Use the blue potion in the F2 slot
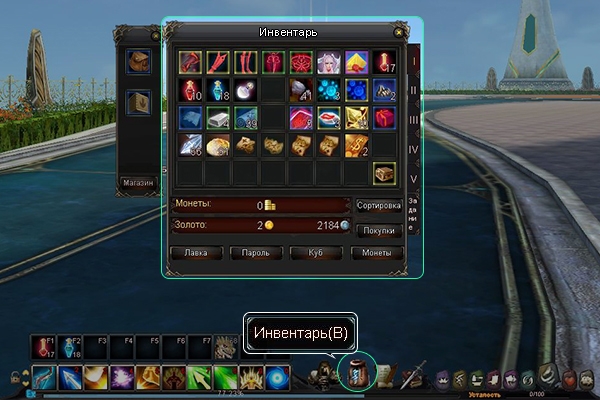 tap(69, 347)
